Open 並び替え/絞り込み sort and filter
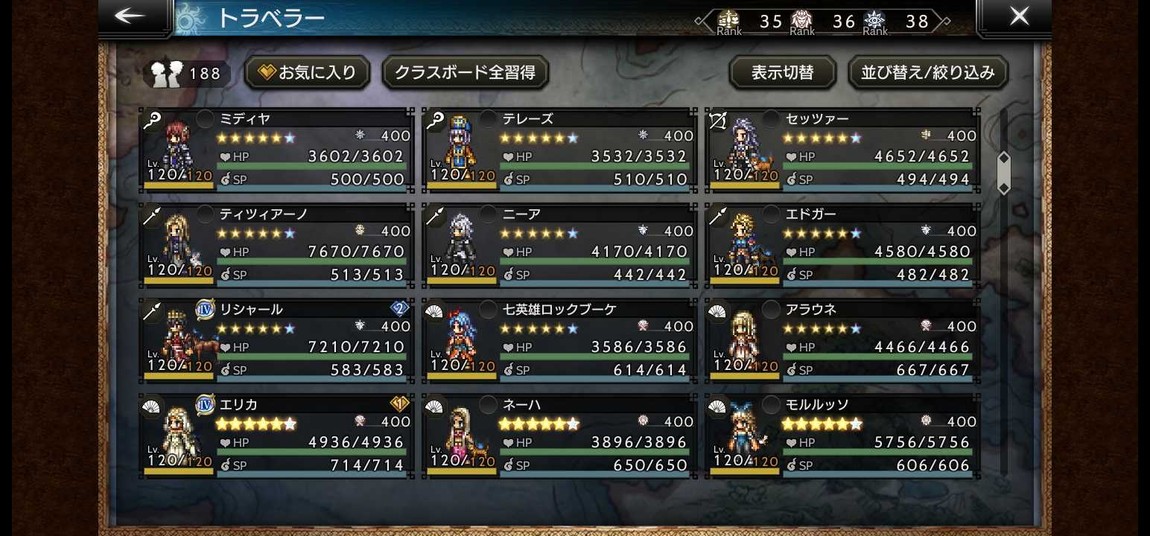 tap(928, 72)
